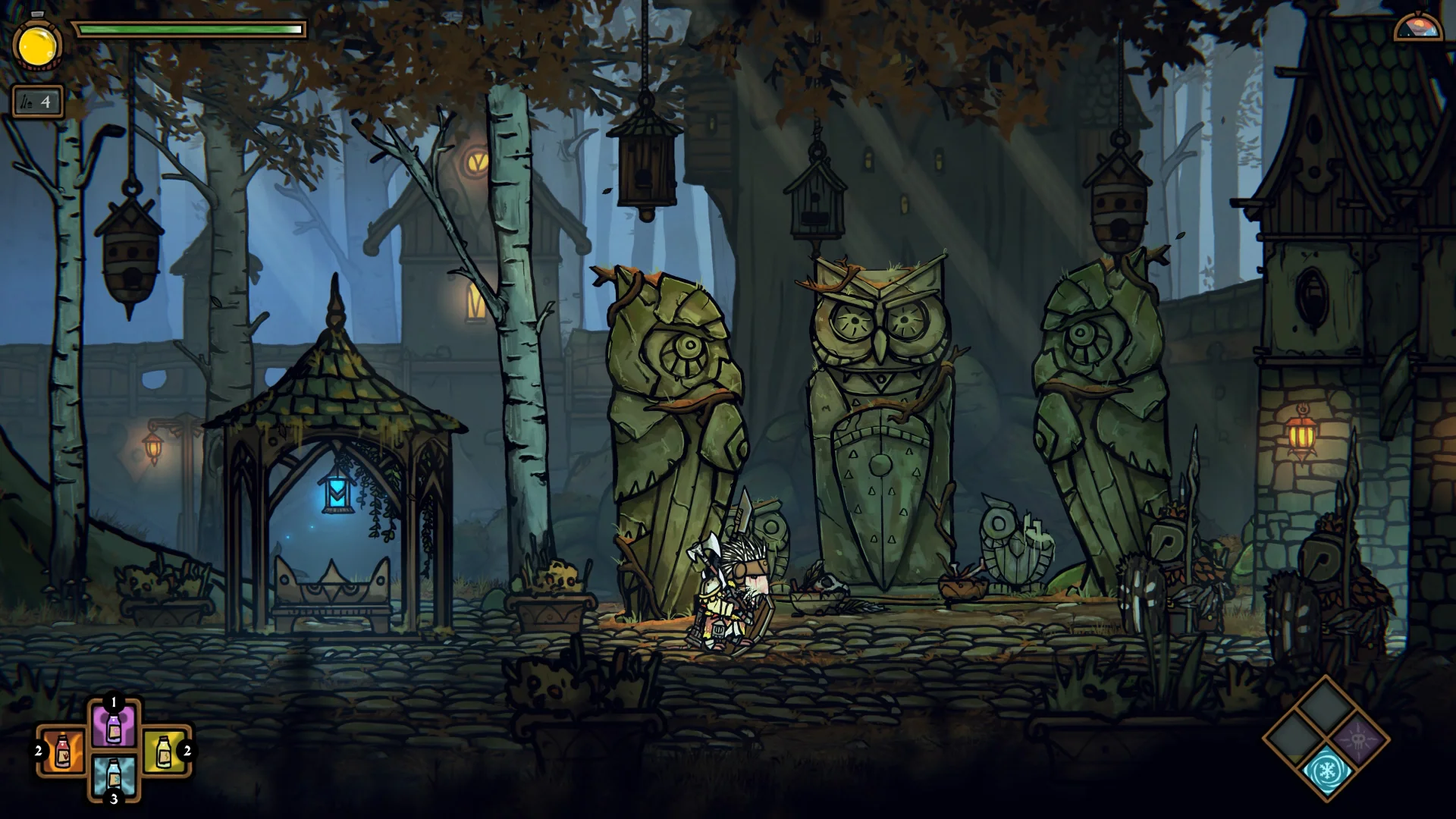This screenshot has width=1456, height=819.
Task: Choose the yellow lightning potion slot
Action: pos(164,751)
